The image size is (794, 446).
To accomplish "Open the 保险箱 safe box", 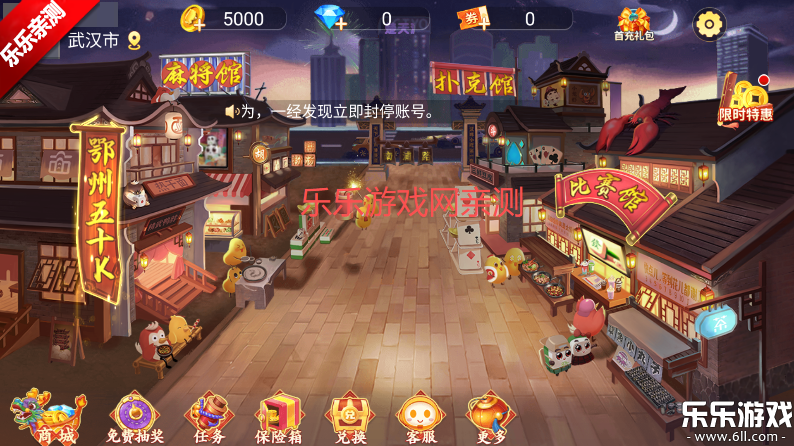I will click(279, 416).
